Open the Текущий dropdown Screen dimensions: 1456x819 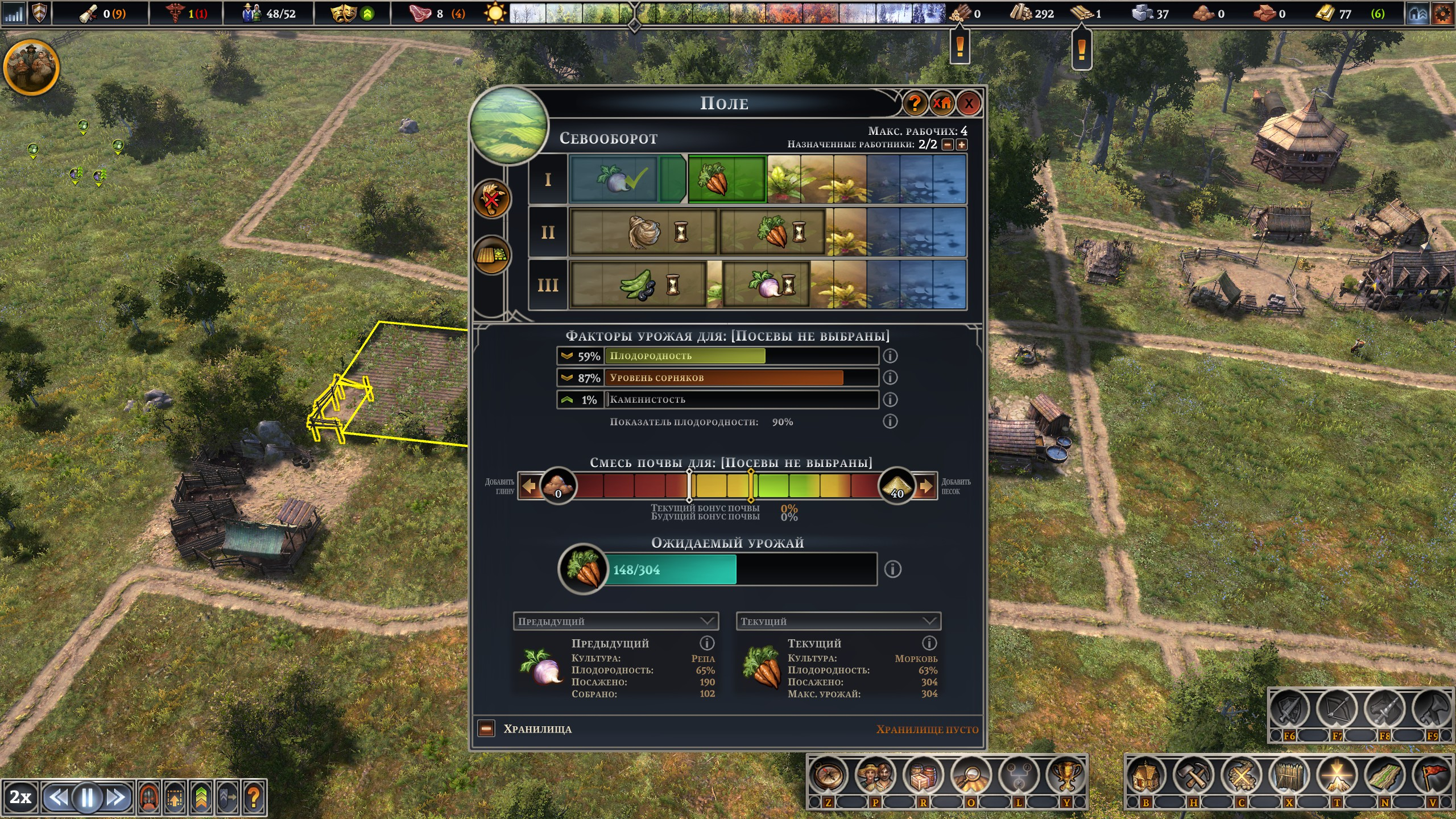[838, 621]
